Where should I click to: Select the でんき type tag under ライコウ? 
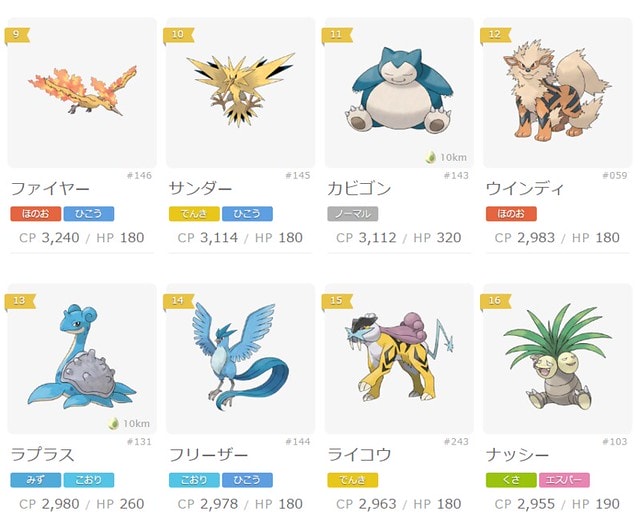click(x=352, y=480)
